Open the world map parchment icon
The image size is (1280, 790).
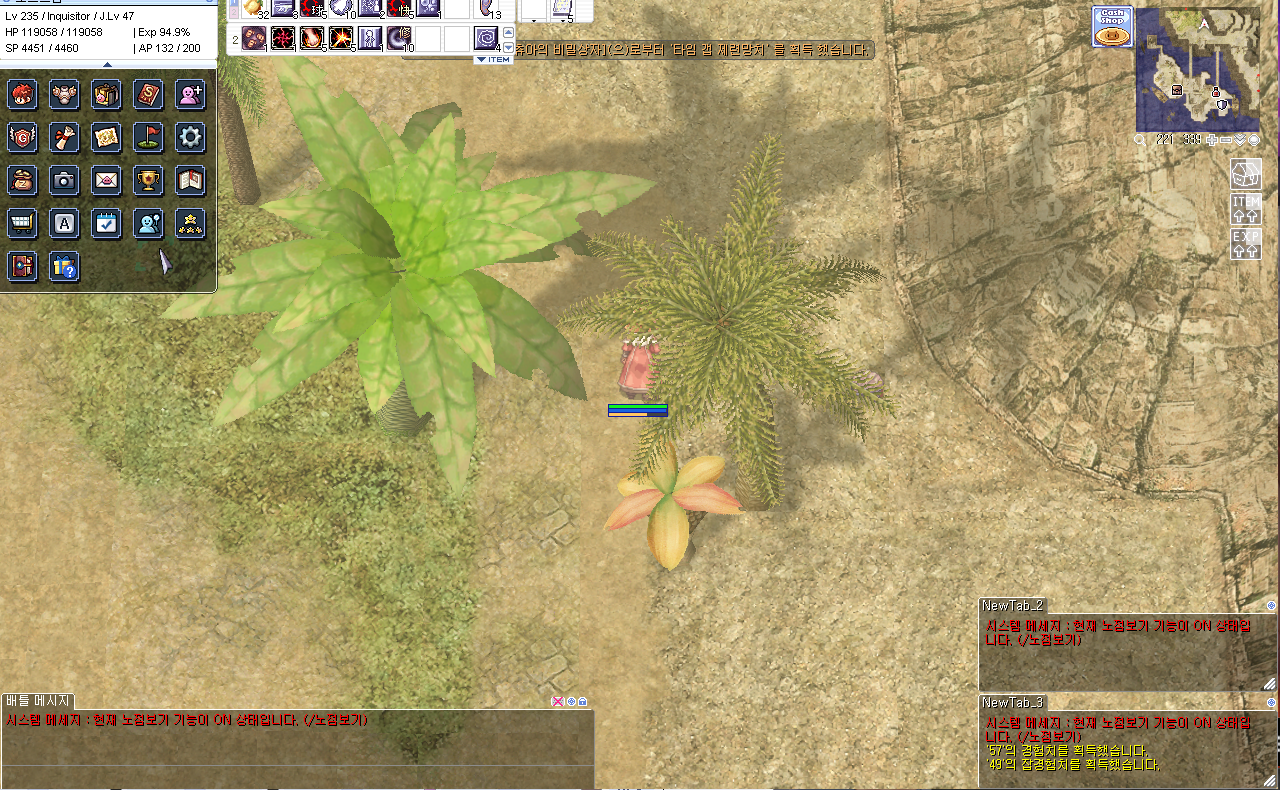click(x=106, y=137)
